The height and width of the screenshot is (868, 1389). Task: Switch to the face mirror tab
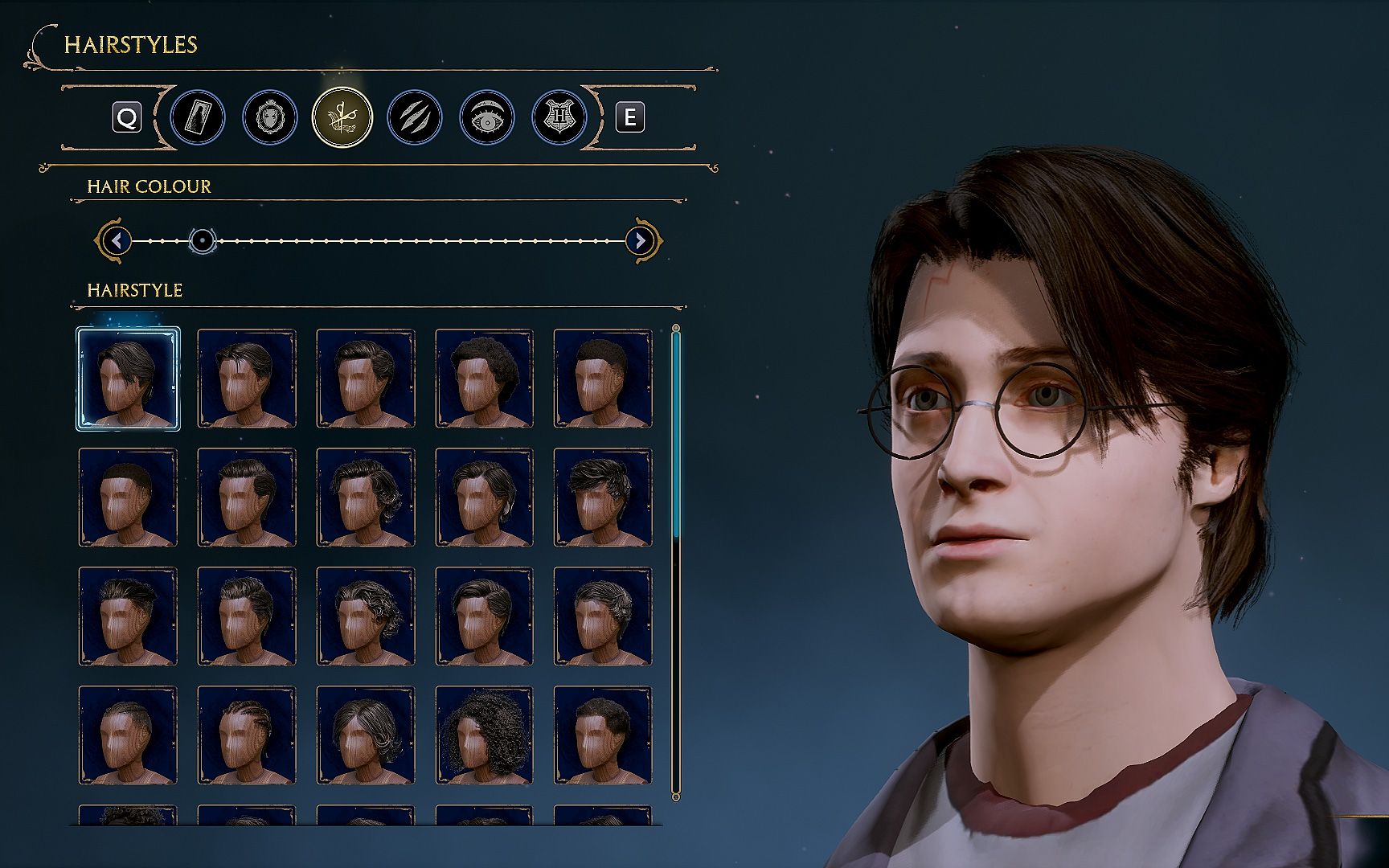270,118
